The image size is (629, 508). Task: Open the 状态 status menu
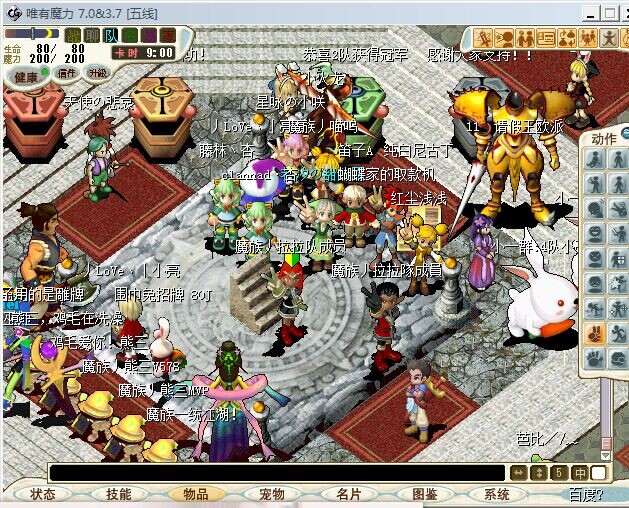pos(43,494)
